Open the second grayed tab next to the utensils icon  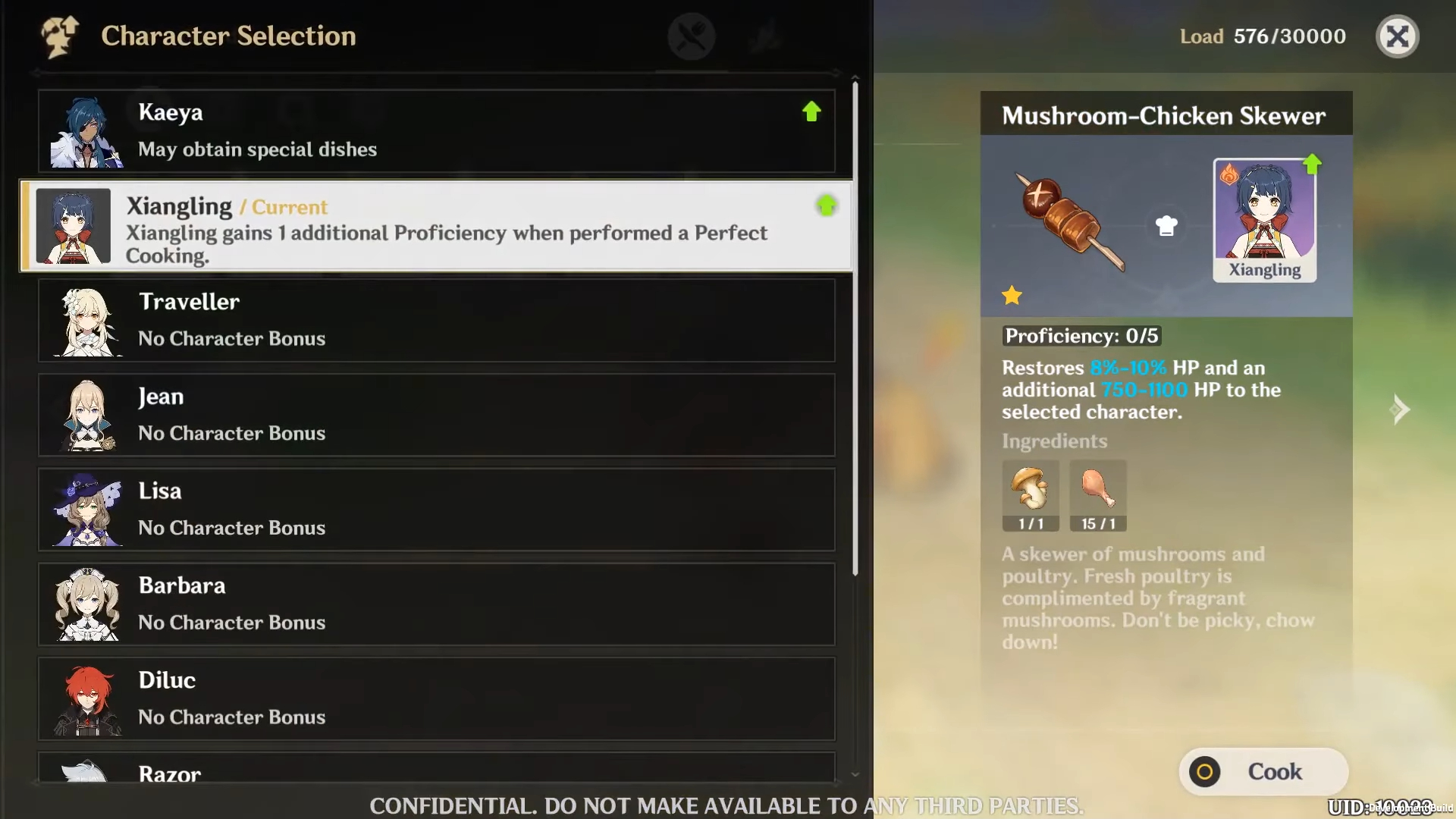pyautogui.click(x=766, y=36)
